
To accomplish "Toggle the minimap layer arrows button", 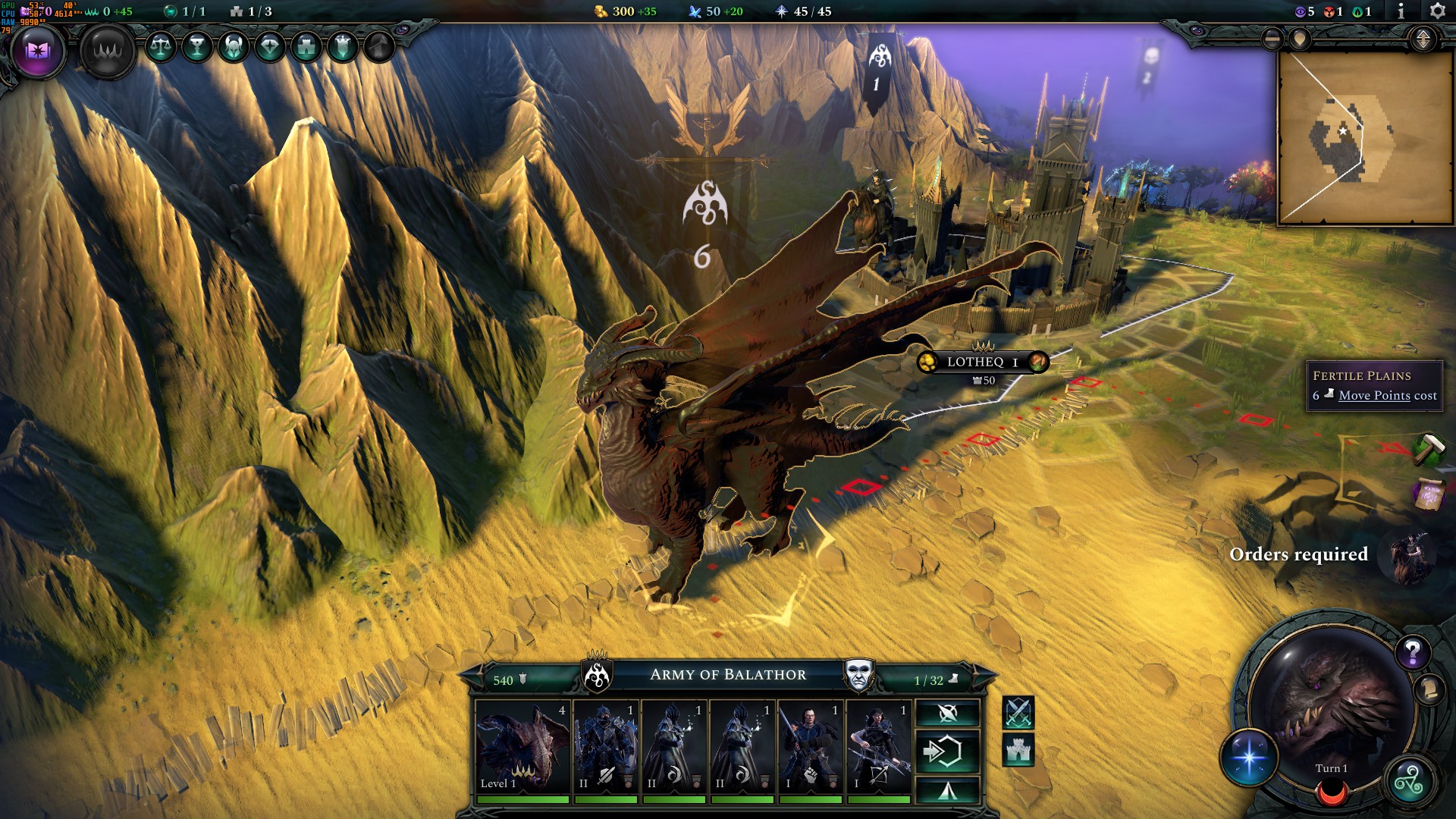I will click(x=1423, y=39).
